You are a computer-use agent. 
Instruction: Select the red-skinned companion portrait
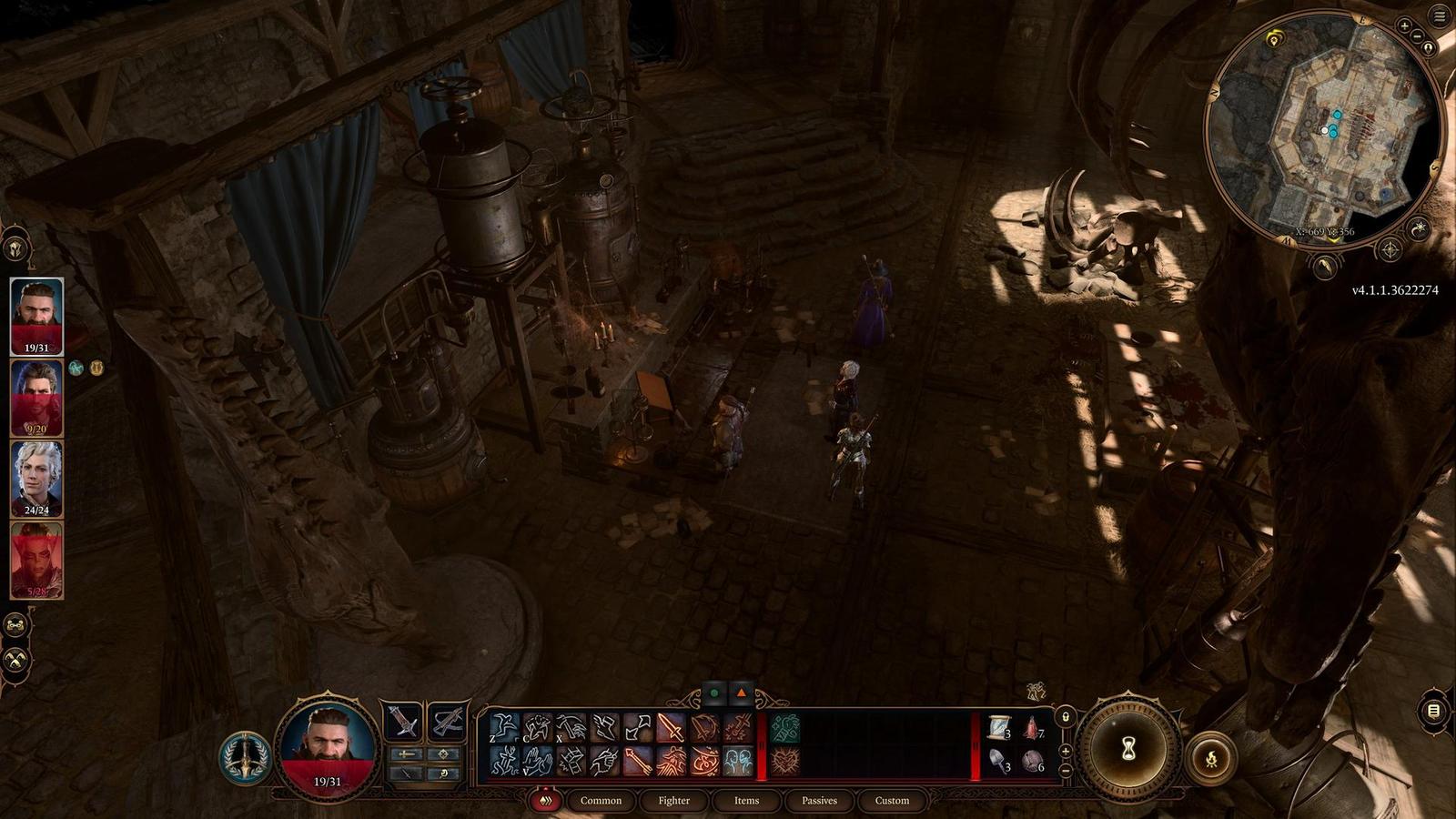[36, 559]
